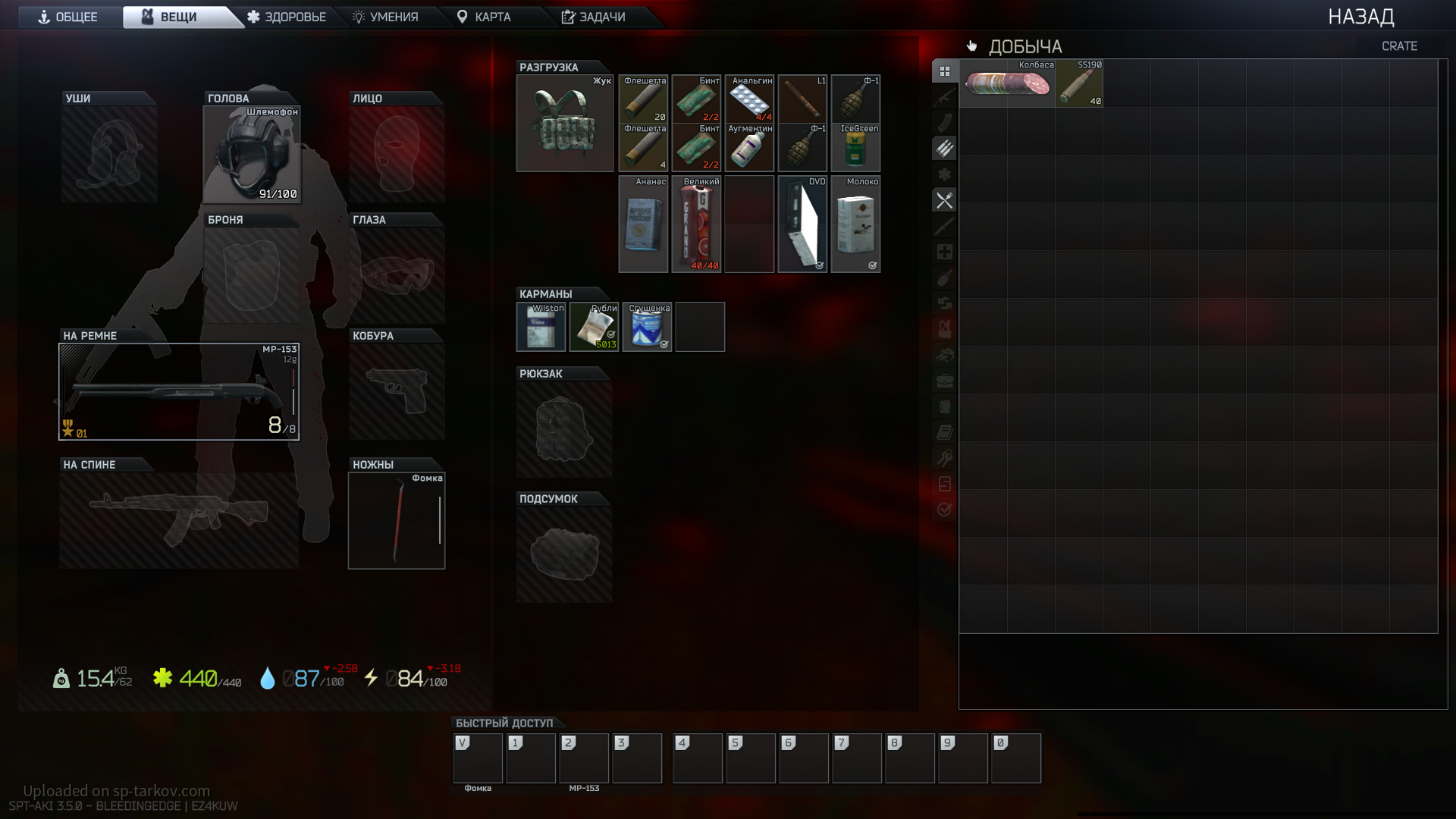Select the Шлемофон helmet slot
The height and width of the screenshot is (819, 1456).
coord(252,155)
